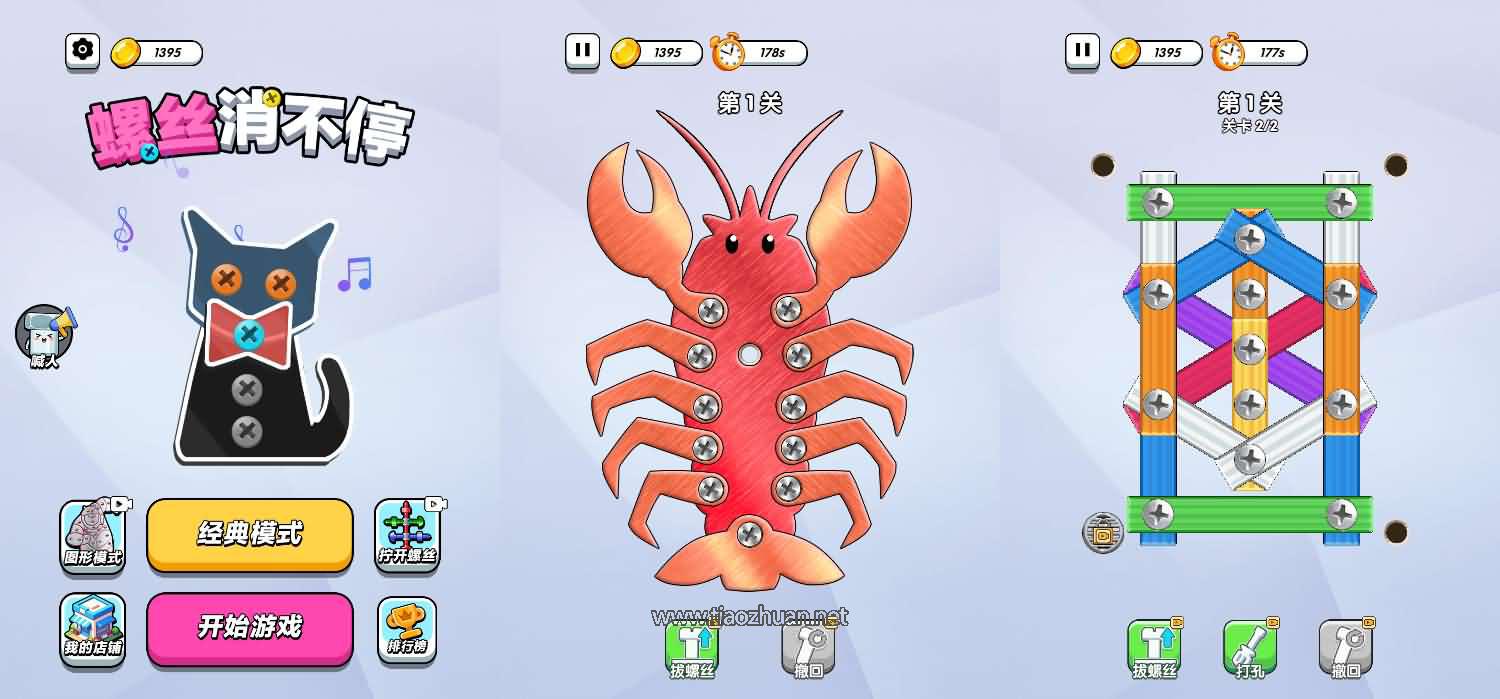Viewport: 1500px width, 699px height.
Task: Open settings with the gear icon
Action: tap(83, 51)
